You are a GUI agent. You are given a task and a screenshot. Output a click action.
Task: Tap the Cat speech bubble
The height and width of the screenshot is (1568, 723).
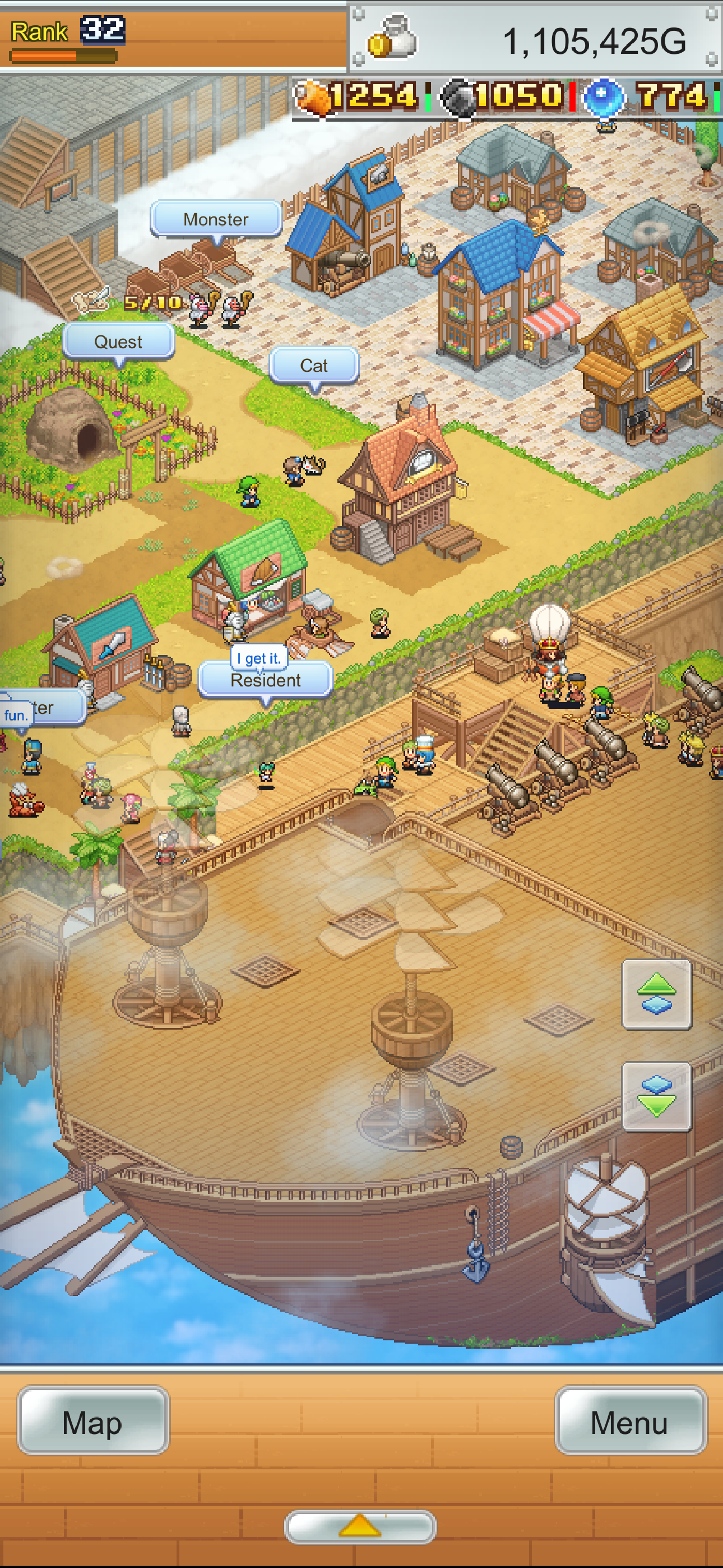315,365
